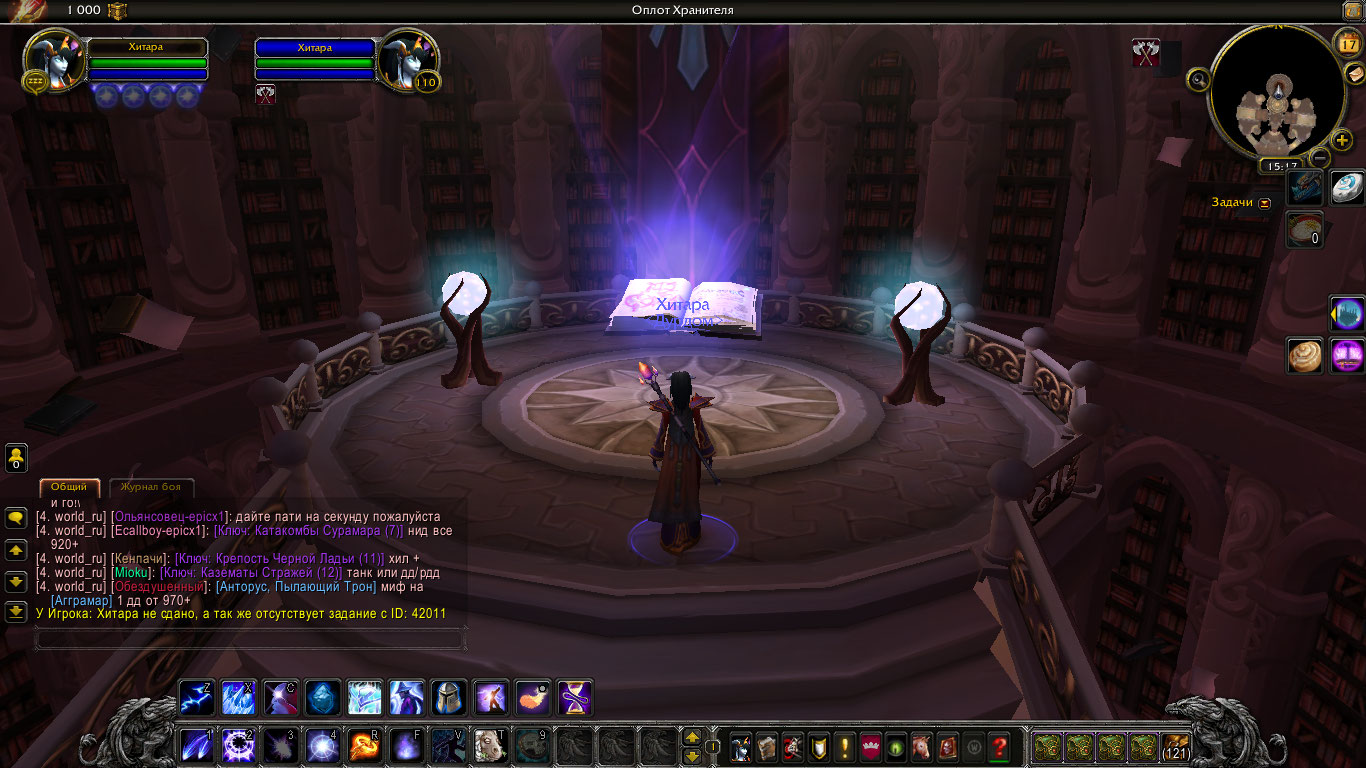
Task: Collapse the Задачи objectives tracker
Action: (1265, 202)
